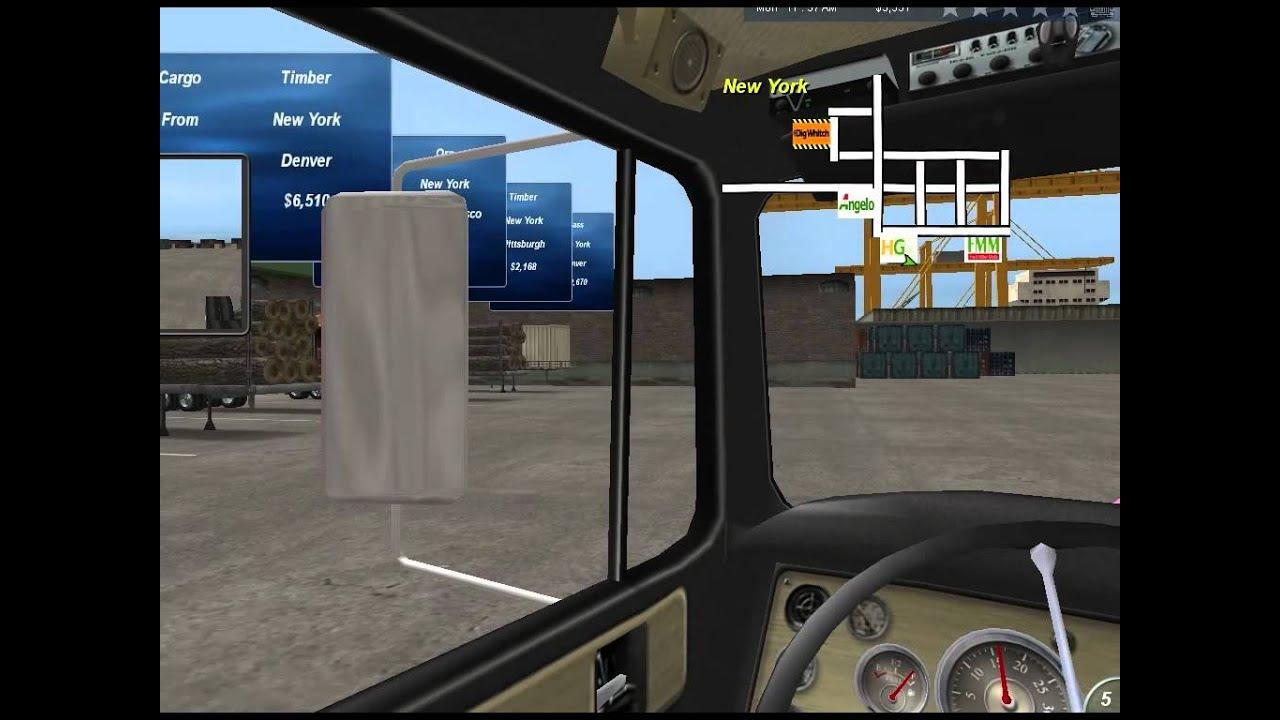This screenshot has height=720, width=1280.
Task: Select the Timber cargo job card
Action: (307, 77)
